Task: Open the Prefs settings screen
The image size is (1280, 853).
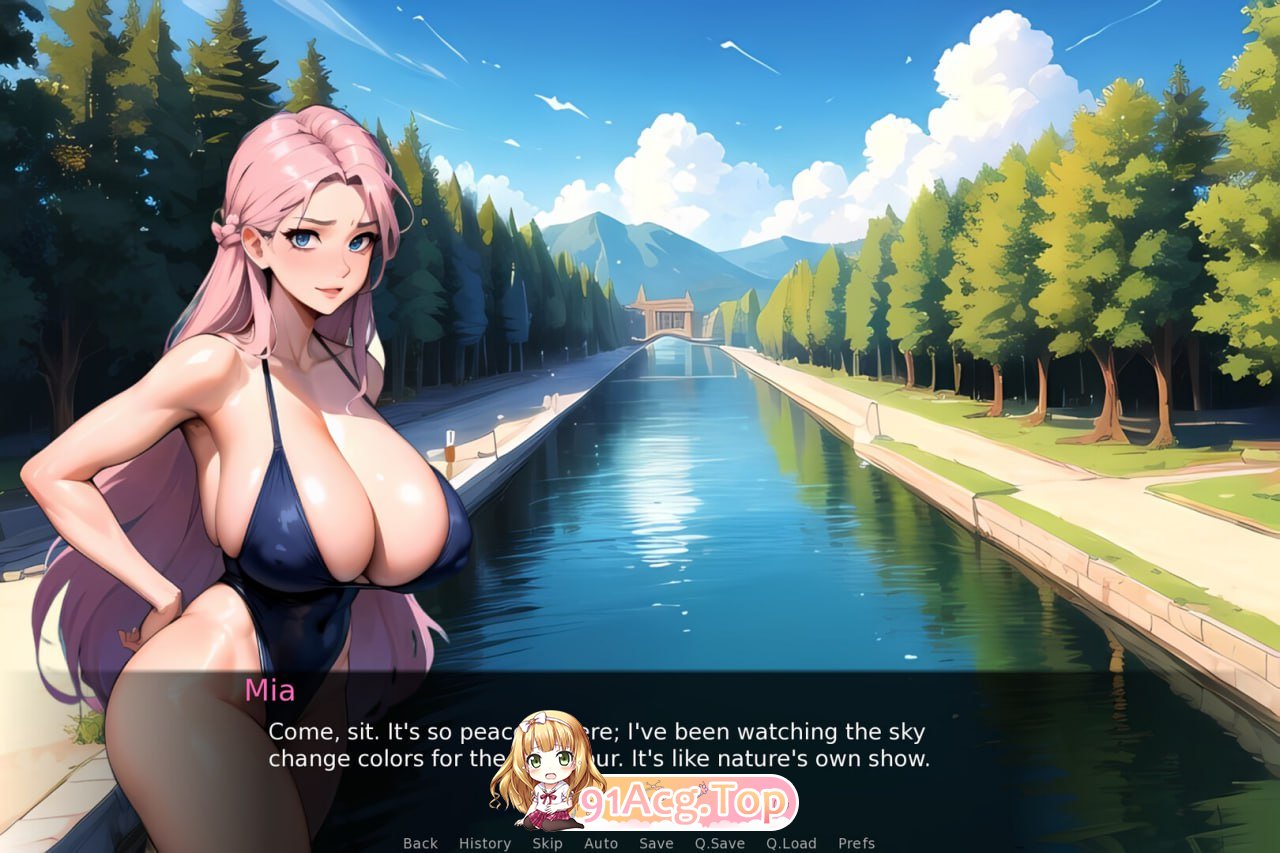Action: point(857,843)
